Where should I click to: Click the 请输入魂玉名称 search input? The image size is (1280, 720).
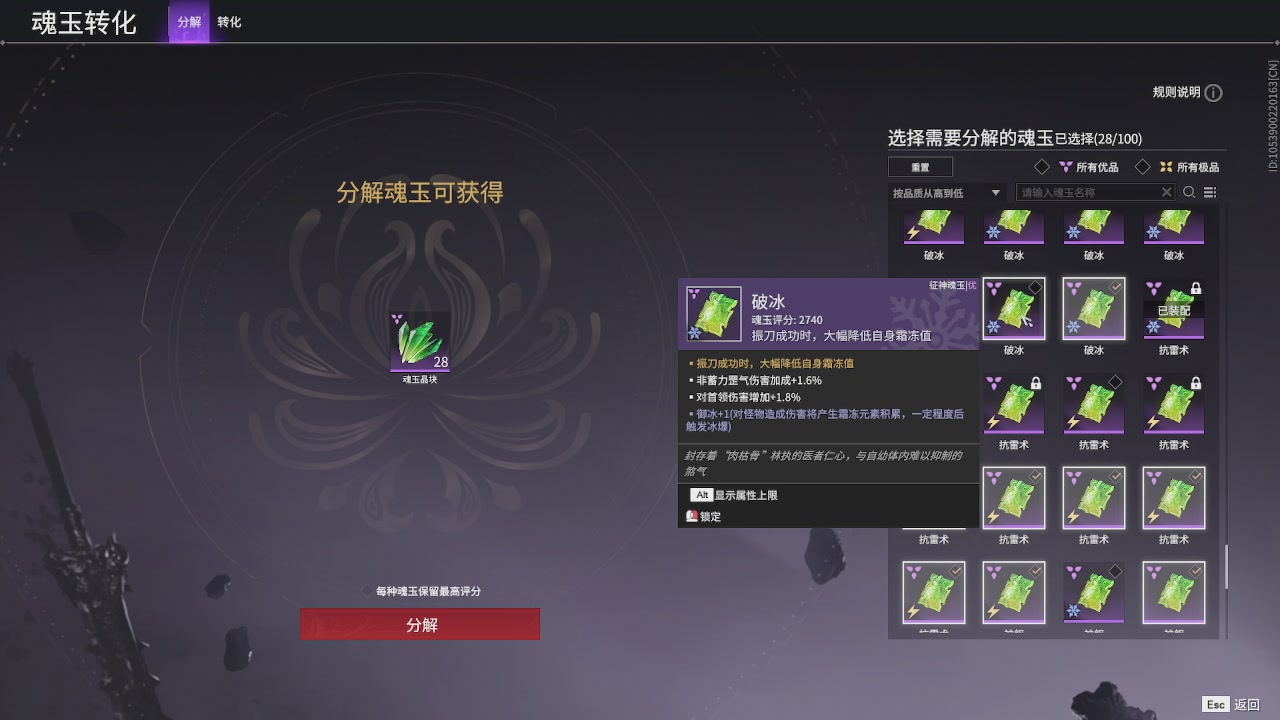click(1090, 191)
